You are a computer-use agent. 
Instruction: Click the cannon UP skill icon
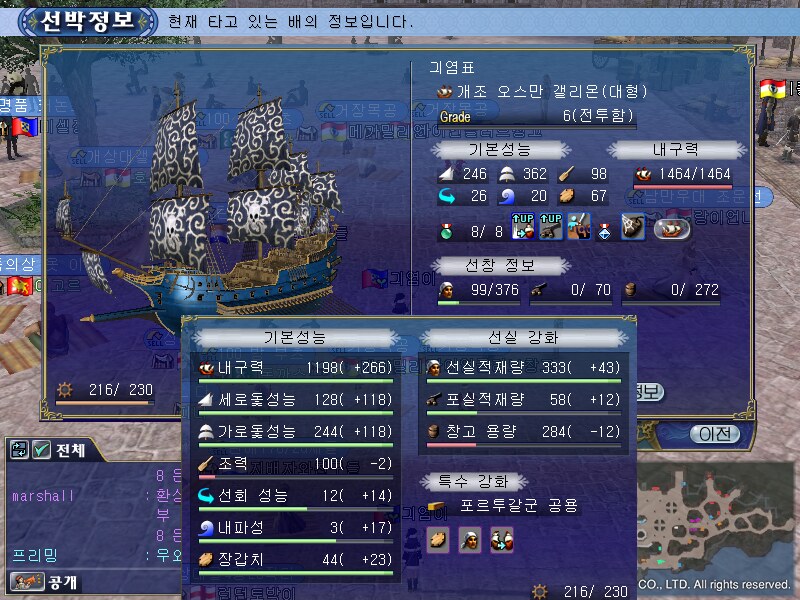pyautogui.click(x=549, y=228)
